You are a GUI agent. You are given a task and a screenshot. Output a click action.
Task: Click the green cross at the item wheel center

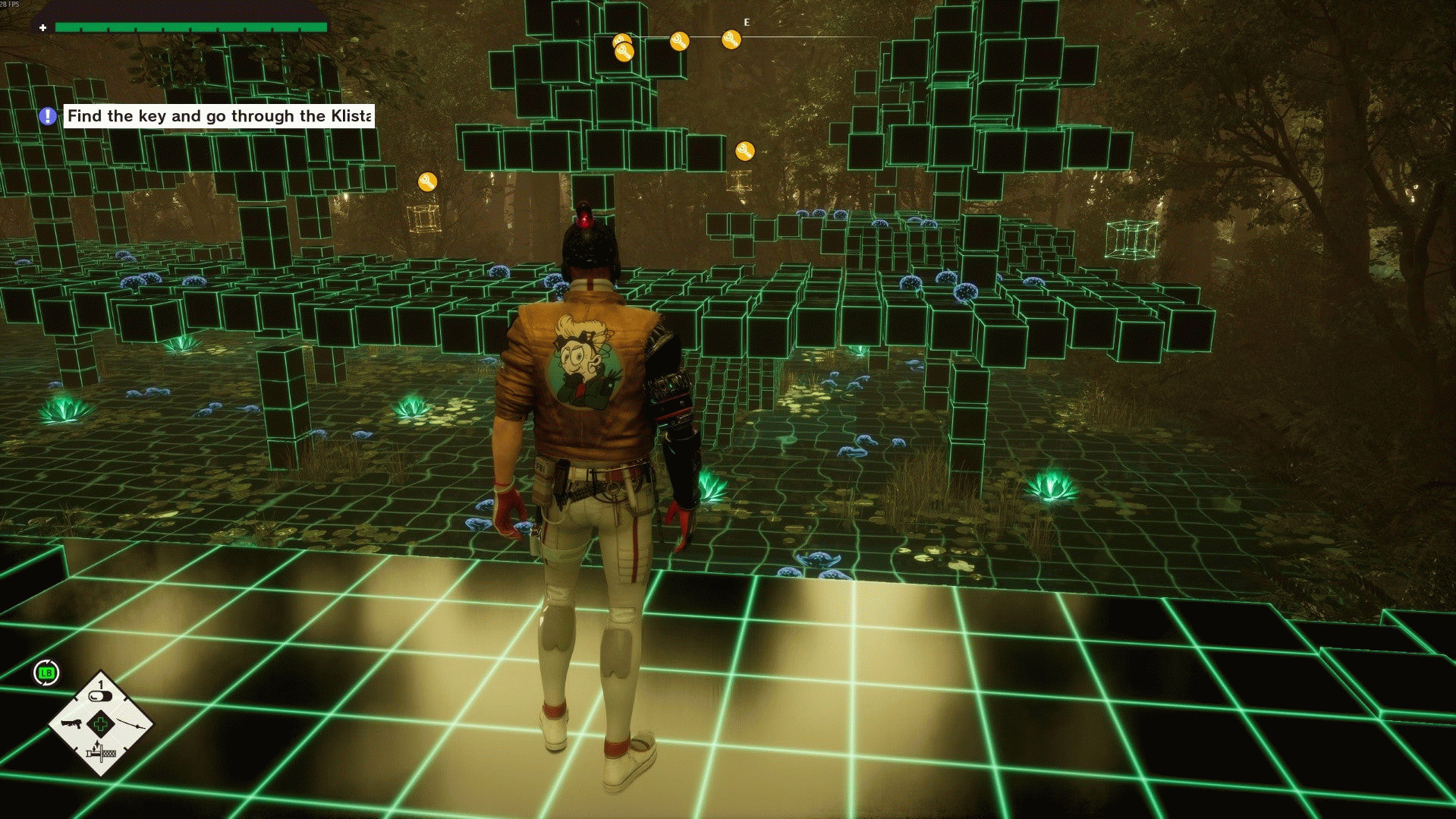101,723
